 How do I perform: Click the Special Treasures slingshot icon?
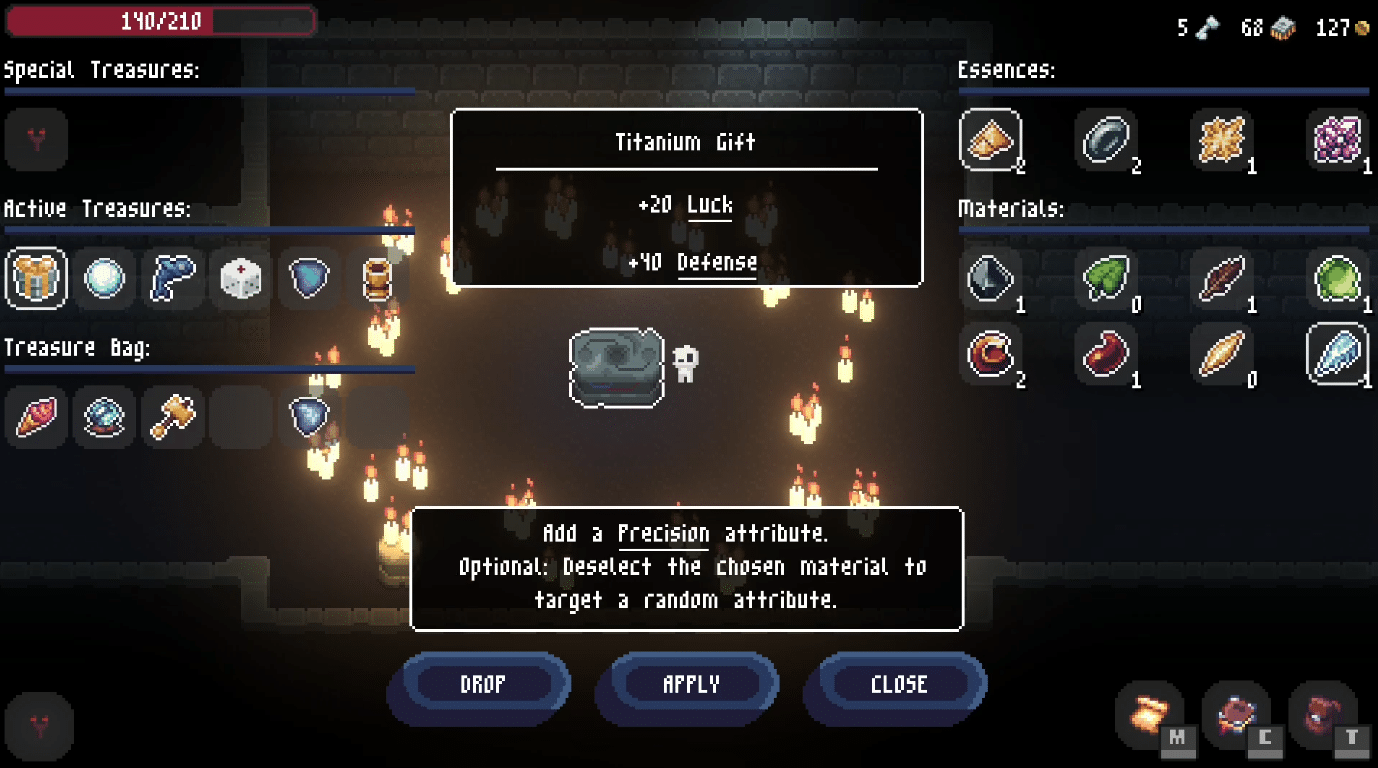coord(36,140)
